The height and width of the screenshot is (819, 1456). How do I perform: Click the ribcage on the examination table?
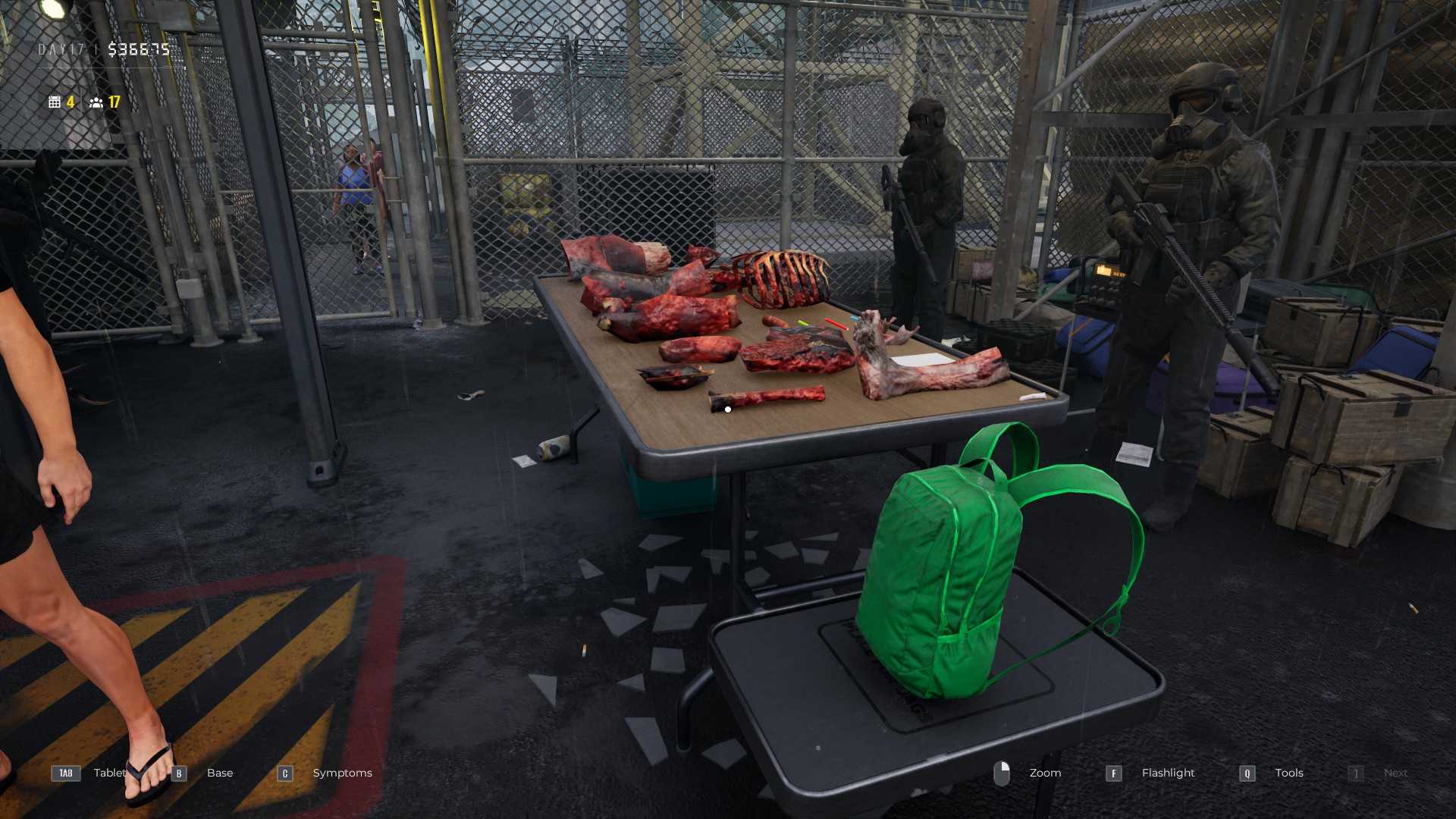pos(781,277)
